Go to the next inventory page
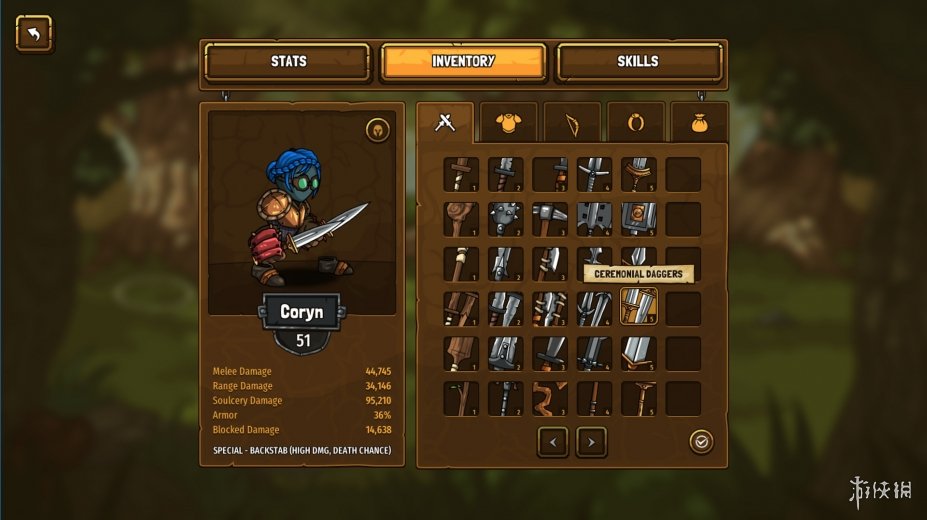This screenshot has height=520, width=927. coord(591,441)
